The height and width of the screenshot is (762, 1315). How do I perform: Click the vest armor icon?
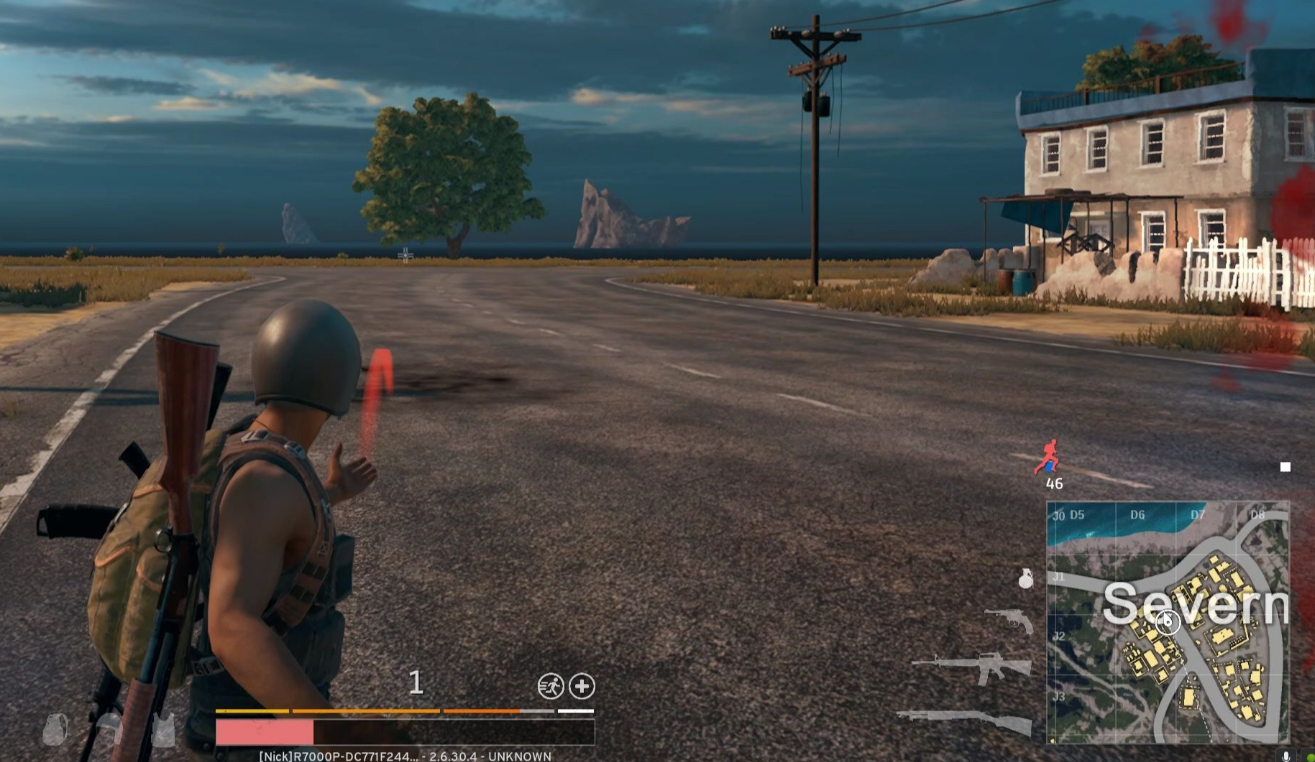click(x=163, y=732)
